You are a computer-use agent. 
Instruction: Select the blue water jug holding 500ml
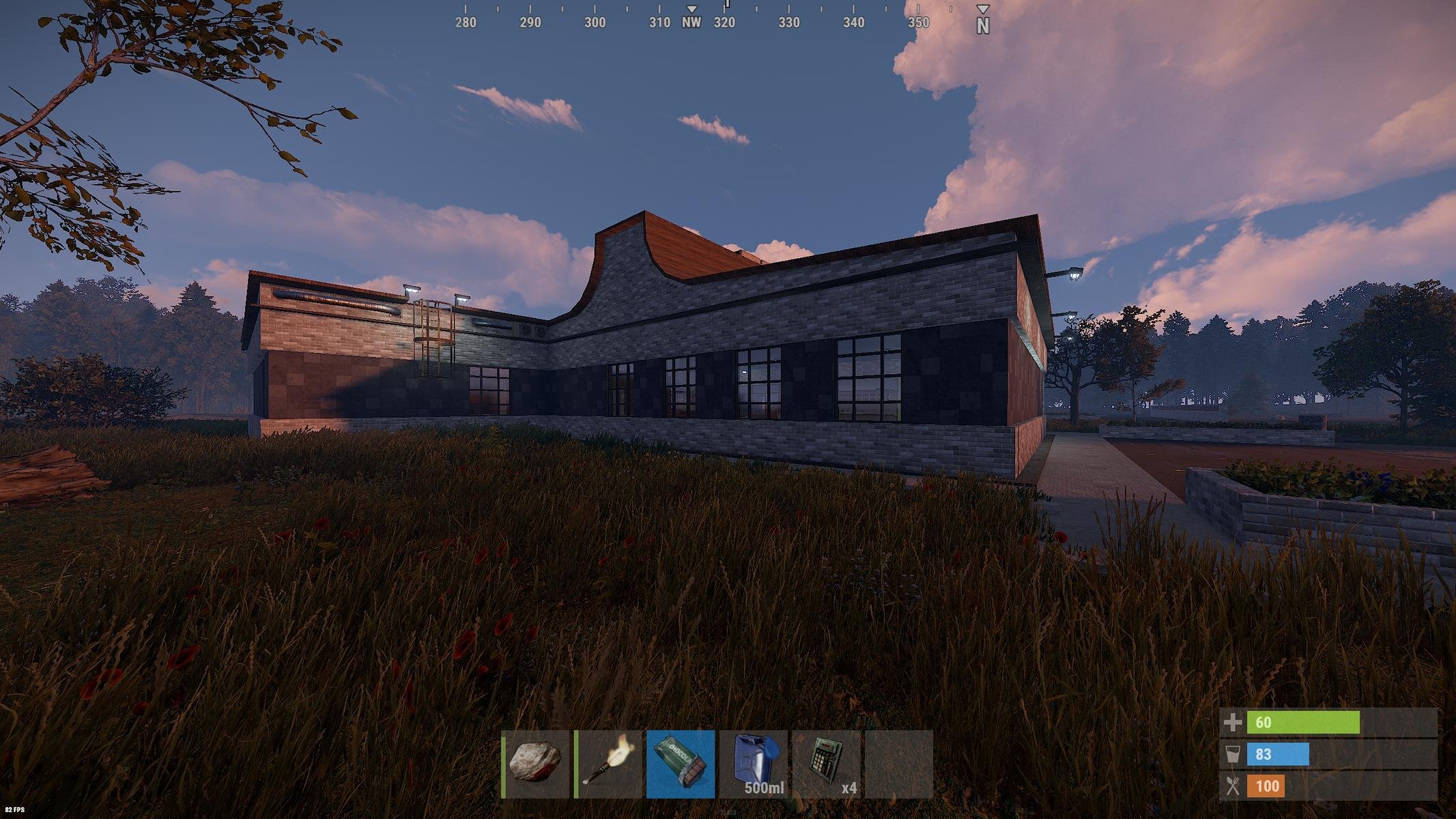click(753, 764)
